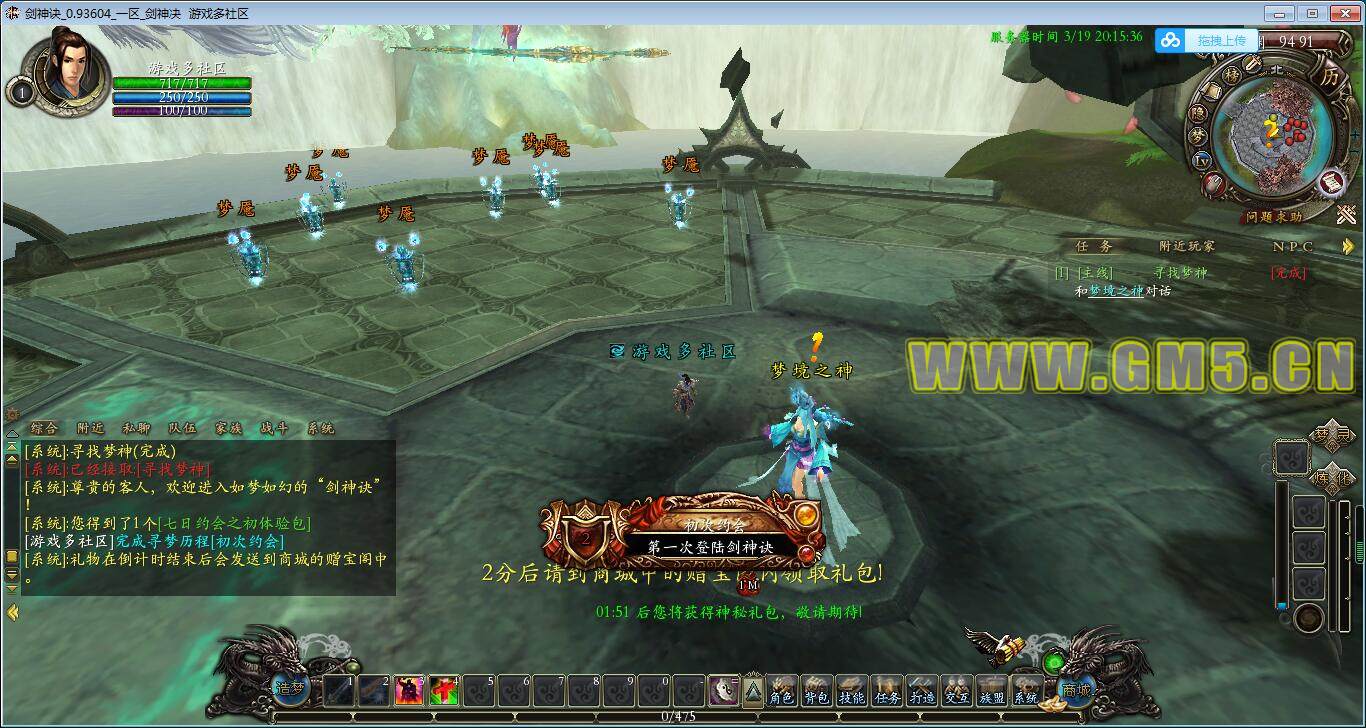Open the 问题求助 help button
Screen dimensions: 1366x728
click(x=1274, y=216)
